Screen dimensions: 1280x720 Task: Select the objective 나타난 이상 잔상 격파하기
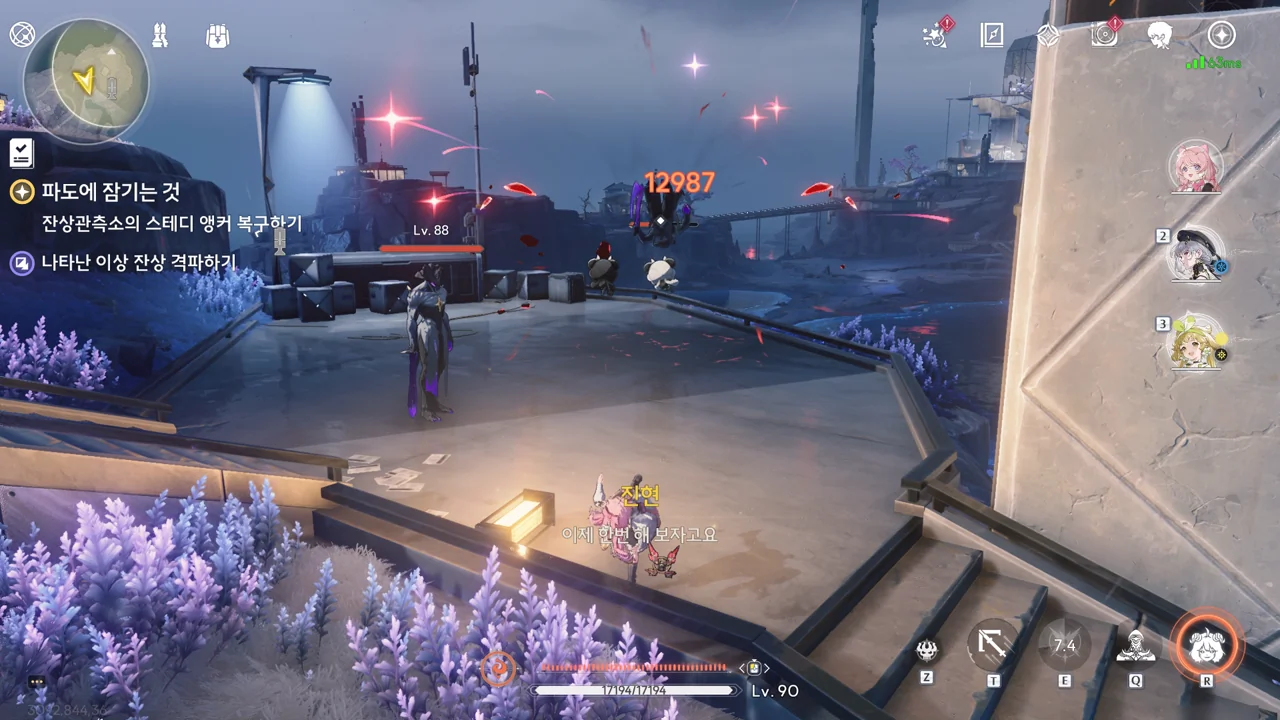coord(138,263)
